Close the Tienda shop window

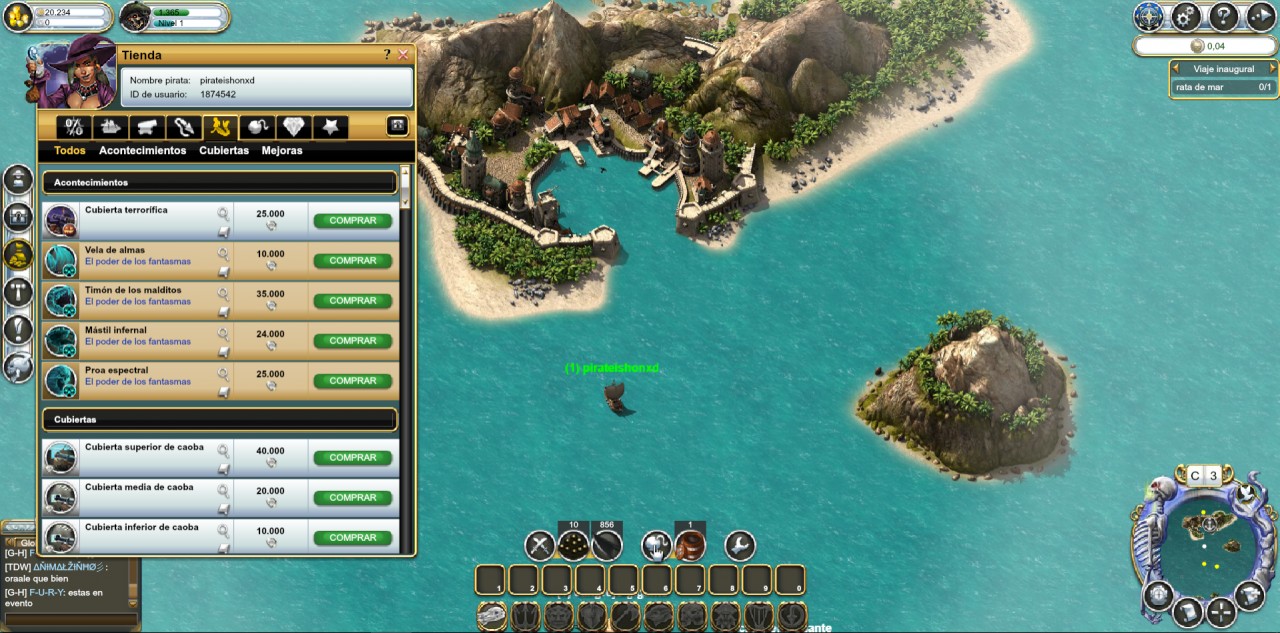click(x=403, y=55)
